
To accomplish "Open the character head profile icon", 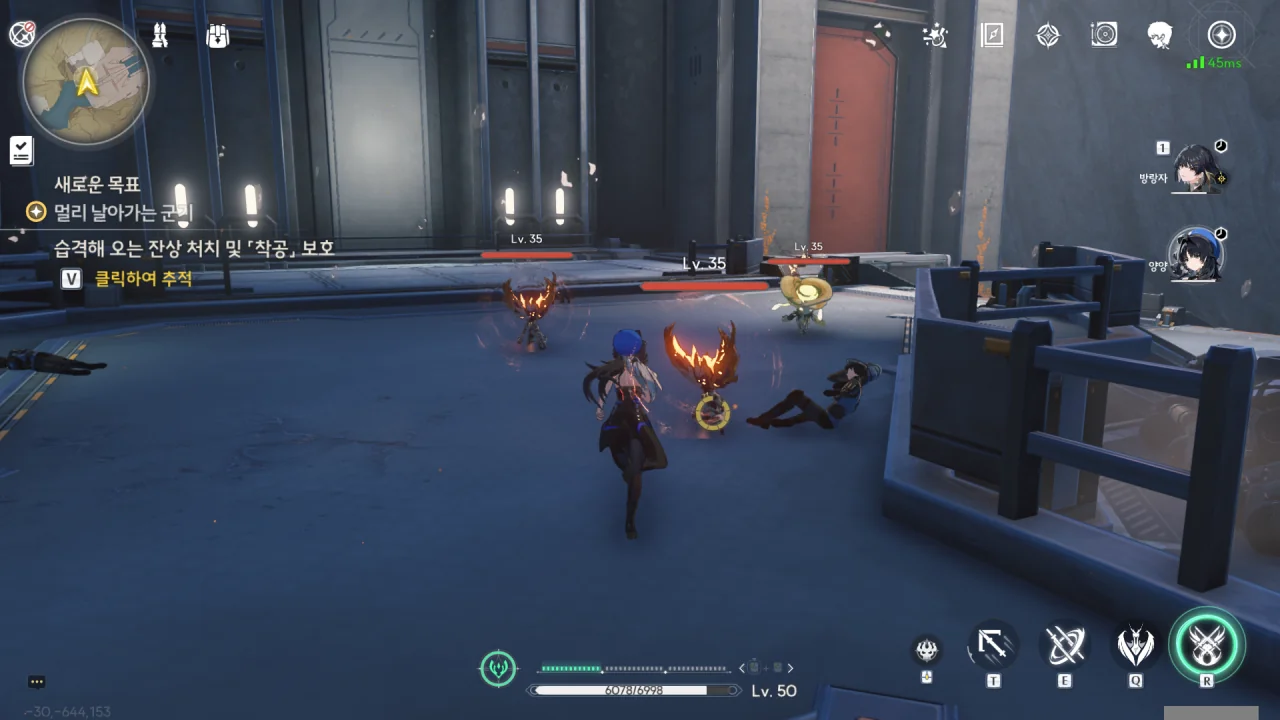I will click(x=1160, y=36).
